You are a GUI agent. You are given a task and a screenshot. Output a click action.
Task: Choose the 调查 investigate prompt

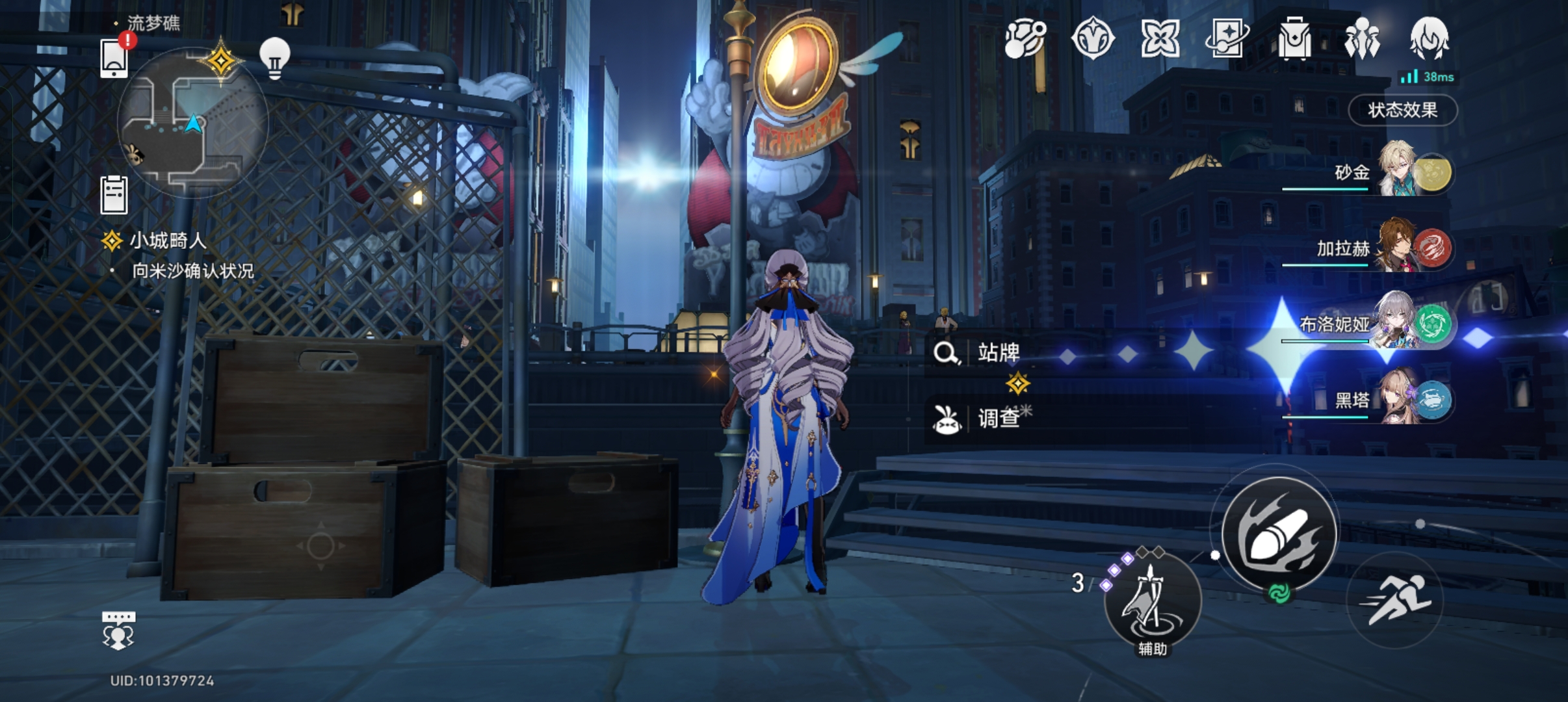pos(999,418)
